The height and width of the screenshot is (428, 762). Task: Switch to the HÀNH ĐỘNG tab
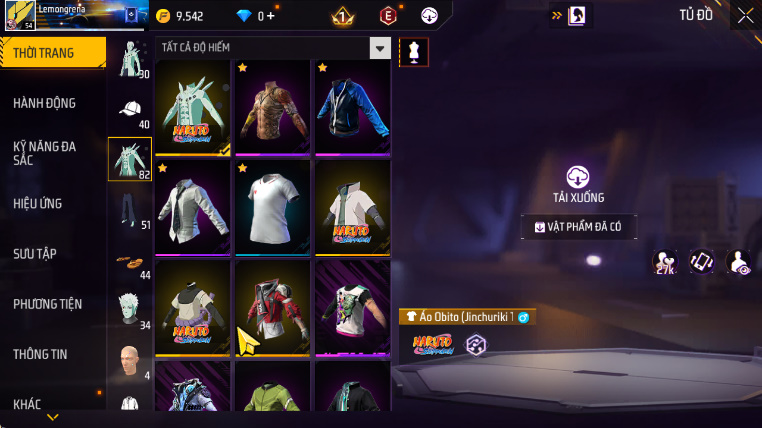[45, 103]
